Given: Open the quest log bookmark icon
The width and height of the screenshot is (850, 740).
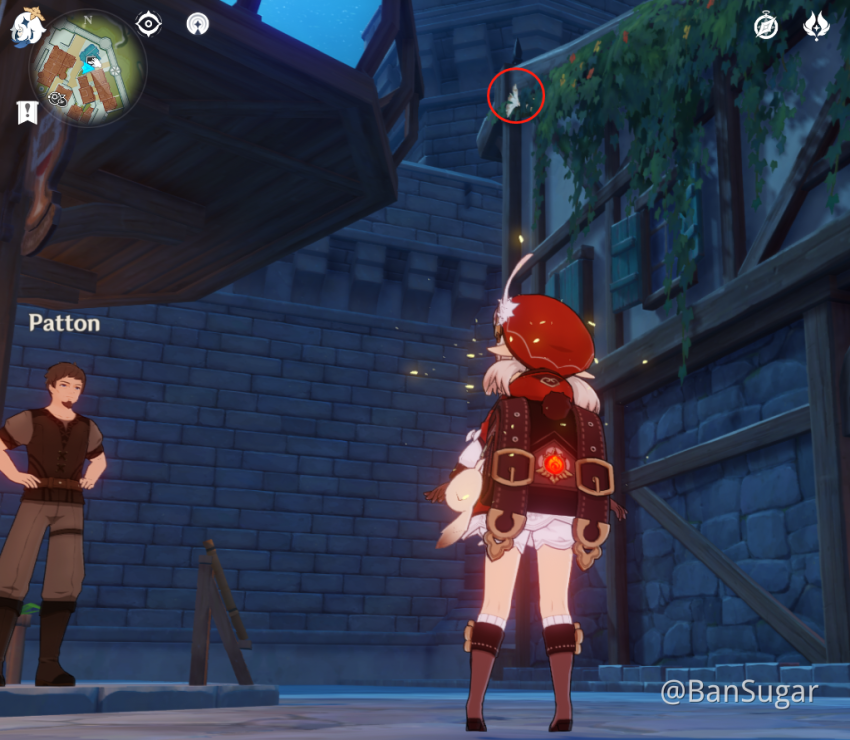Looking at the screenshot, I should 27,112.
